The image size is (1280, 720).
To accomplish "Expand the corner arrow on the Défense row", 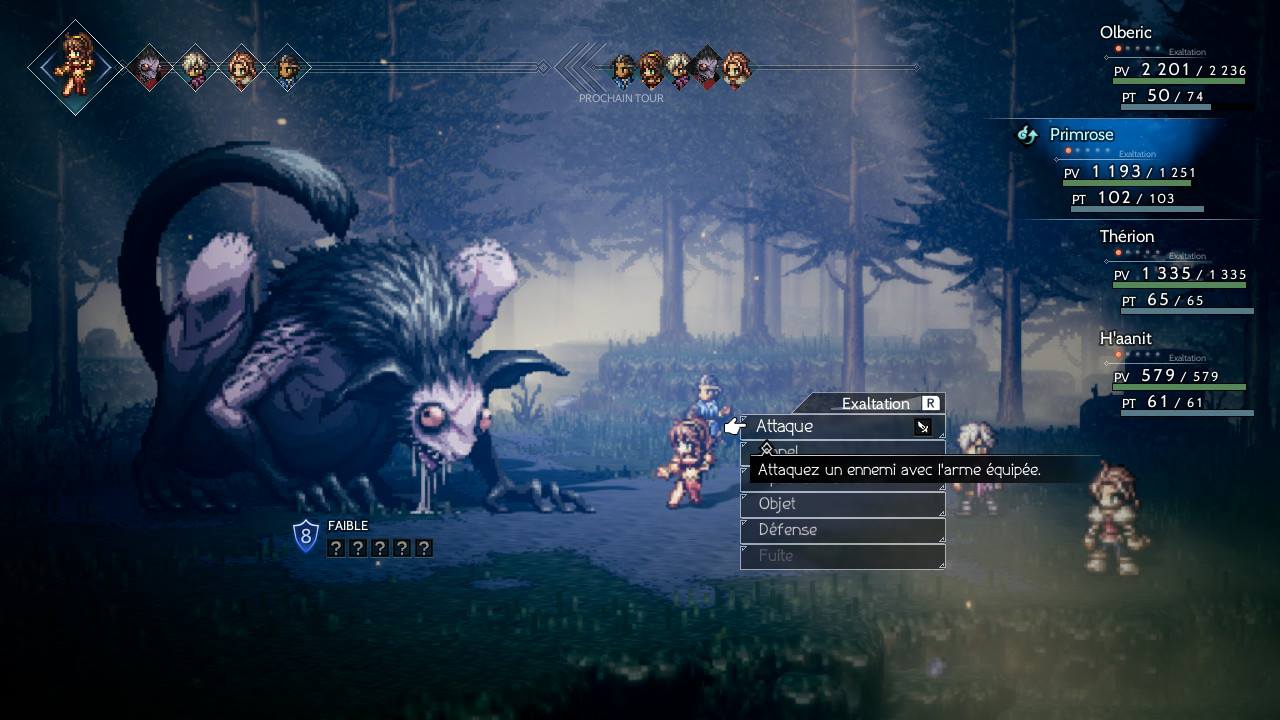I will tap(940, 539).
